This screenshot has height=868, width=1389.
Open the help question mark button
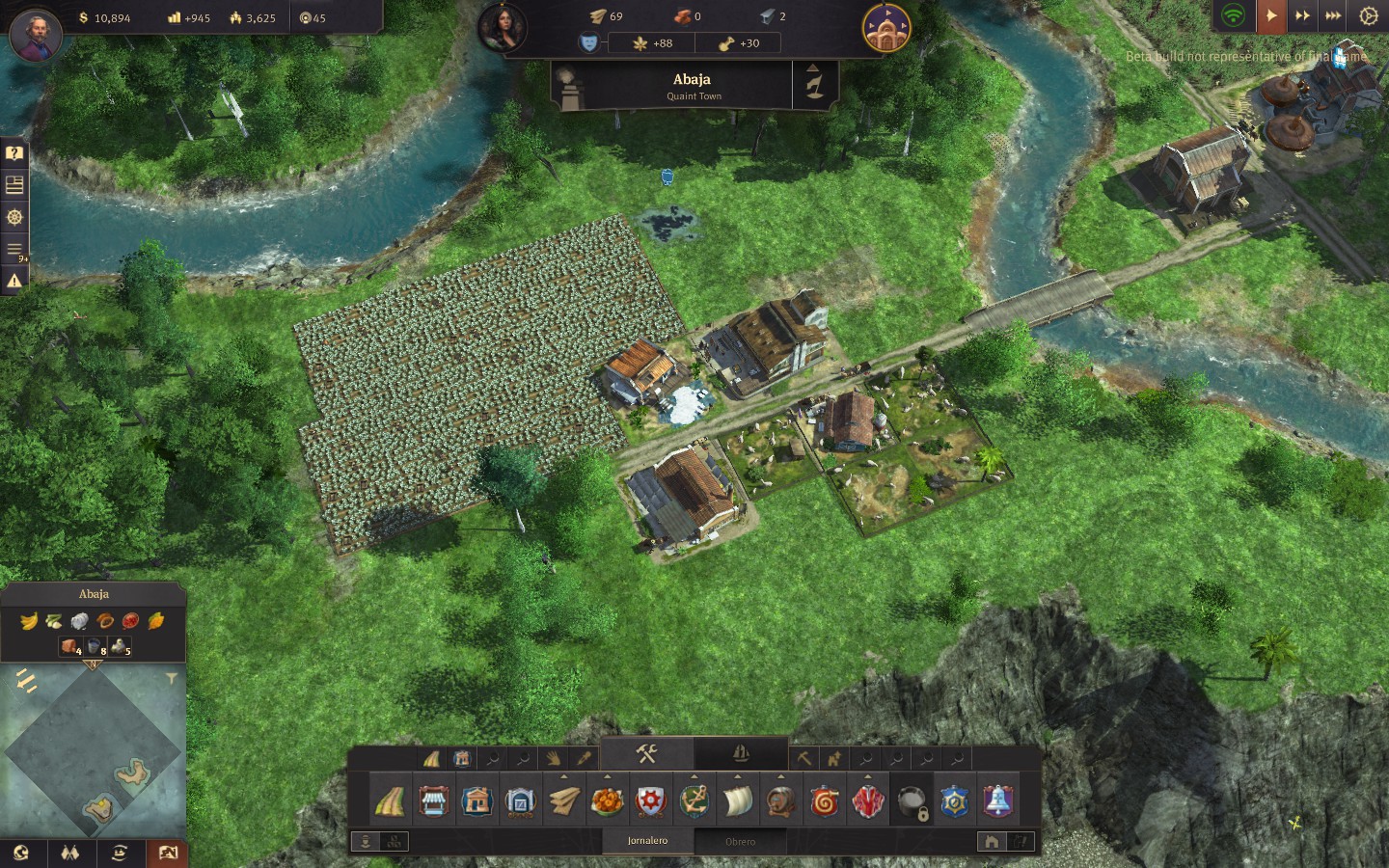(x=14, y=153)
